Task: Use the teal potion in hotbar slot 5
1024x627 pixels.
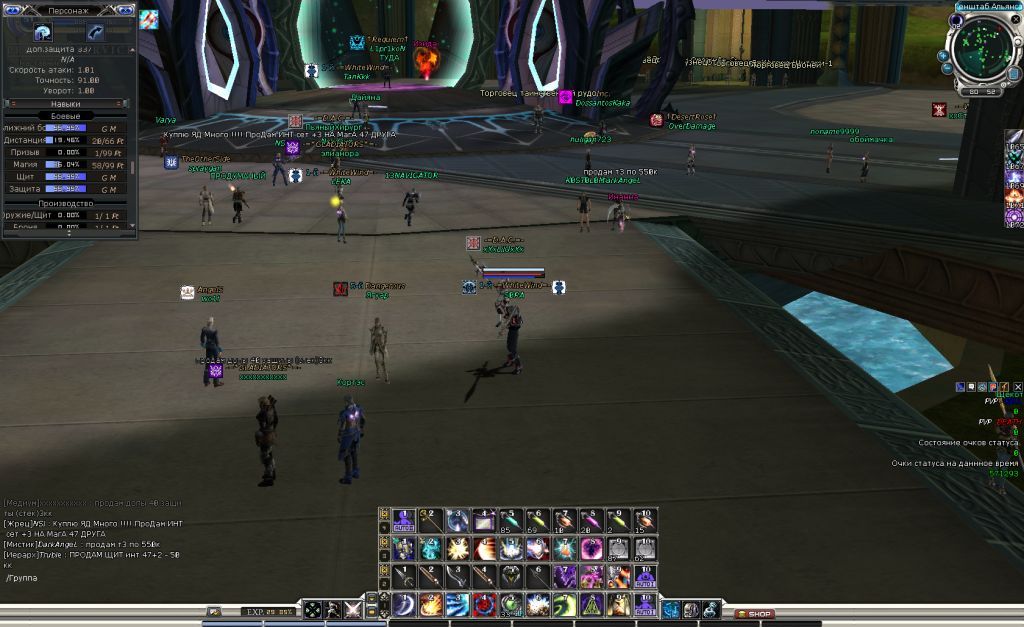Action: 512,520
